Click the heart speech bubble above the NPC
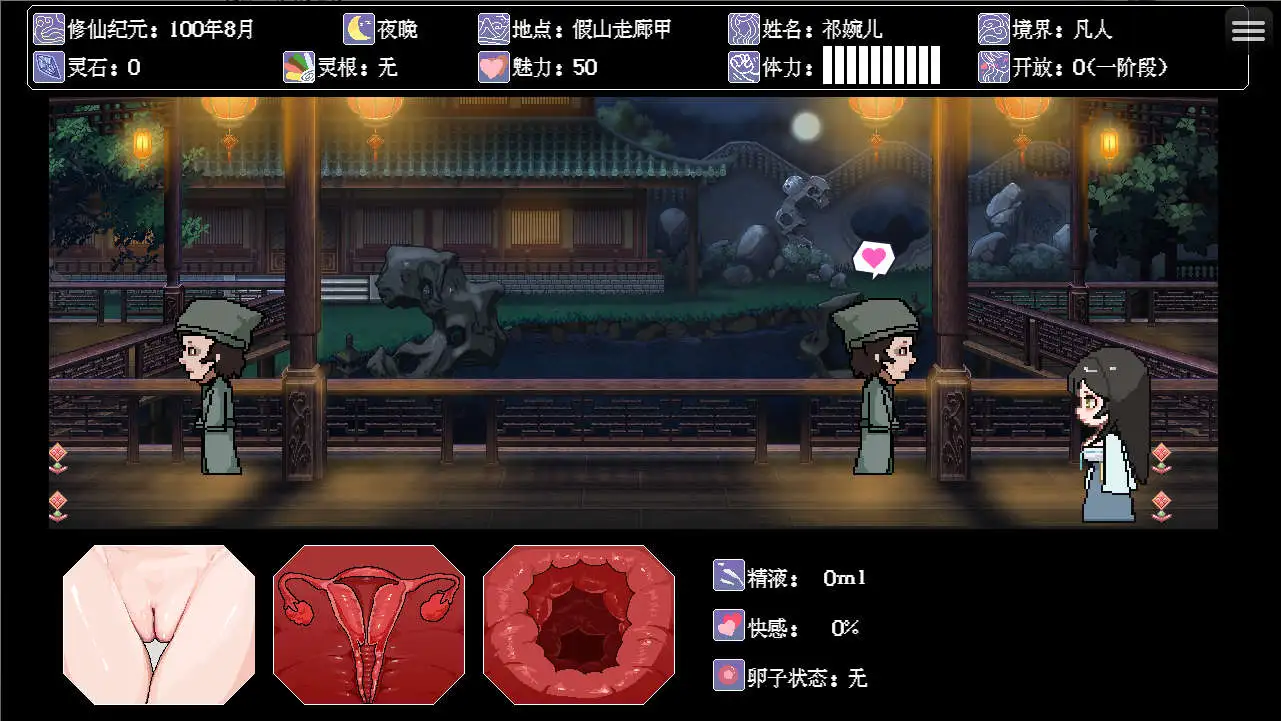1281x721 pixels. click(873, 257)
